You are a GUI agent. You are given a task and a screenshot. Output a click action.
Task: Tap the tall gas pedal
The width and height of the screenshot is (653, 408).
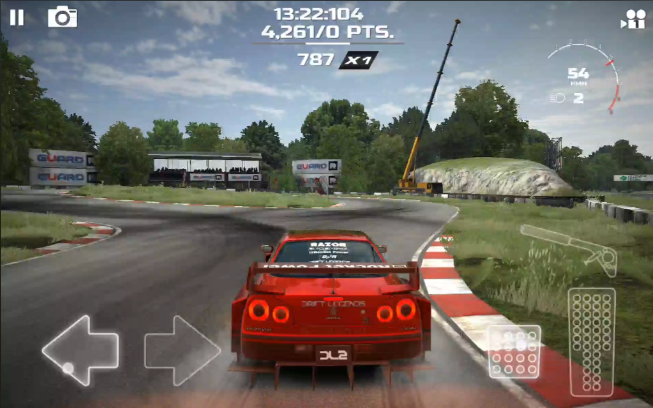pos(591,340)
